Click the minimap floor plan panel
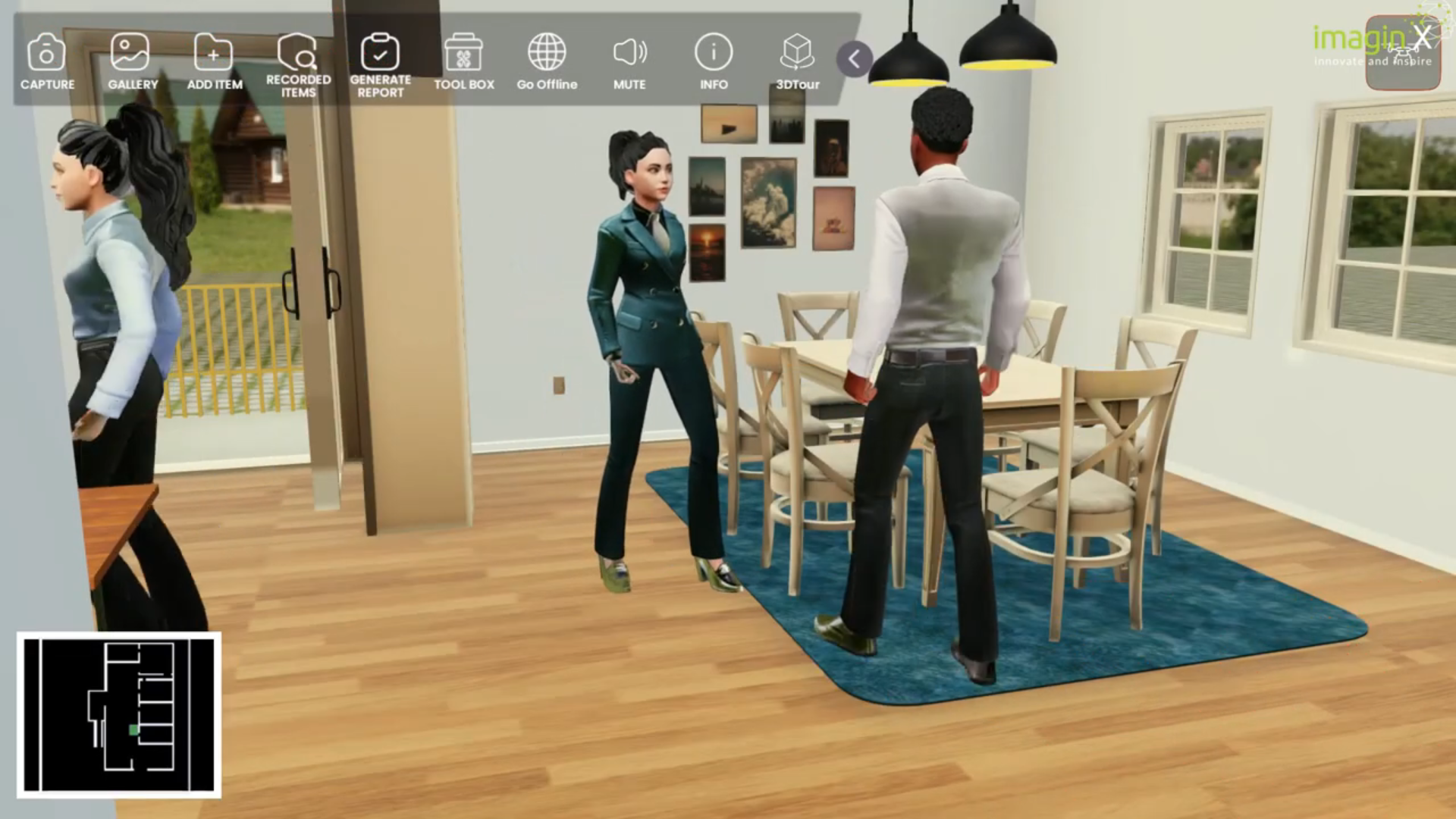This screenshot has height=819, width=1456. click(x=119, y=713)
